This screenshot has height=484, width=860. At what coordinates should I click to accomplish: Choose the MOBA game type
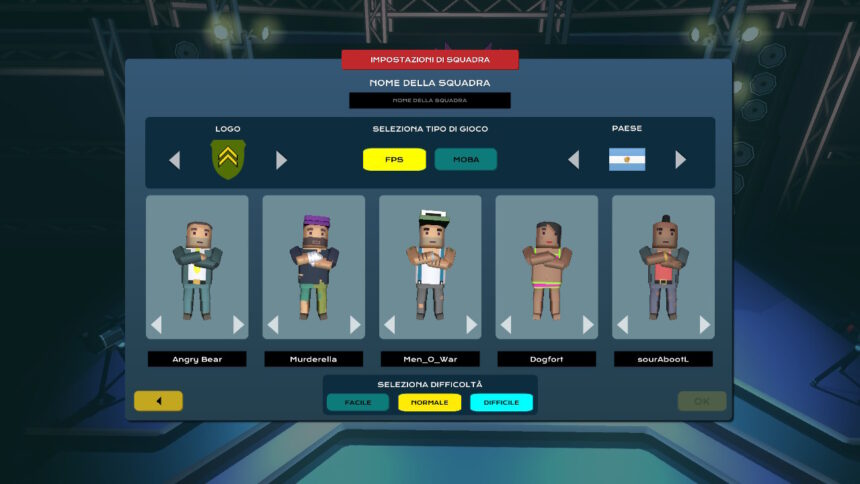click(x=465, y=160)
